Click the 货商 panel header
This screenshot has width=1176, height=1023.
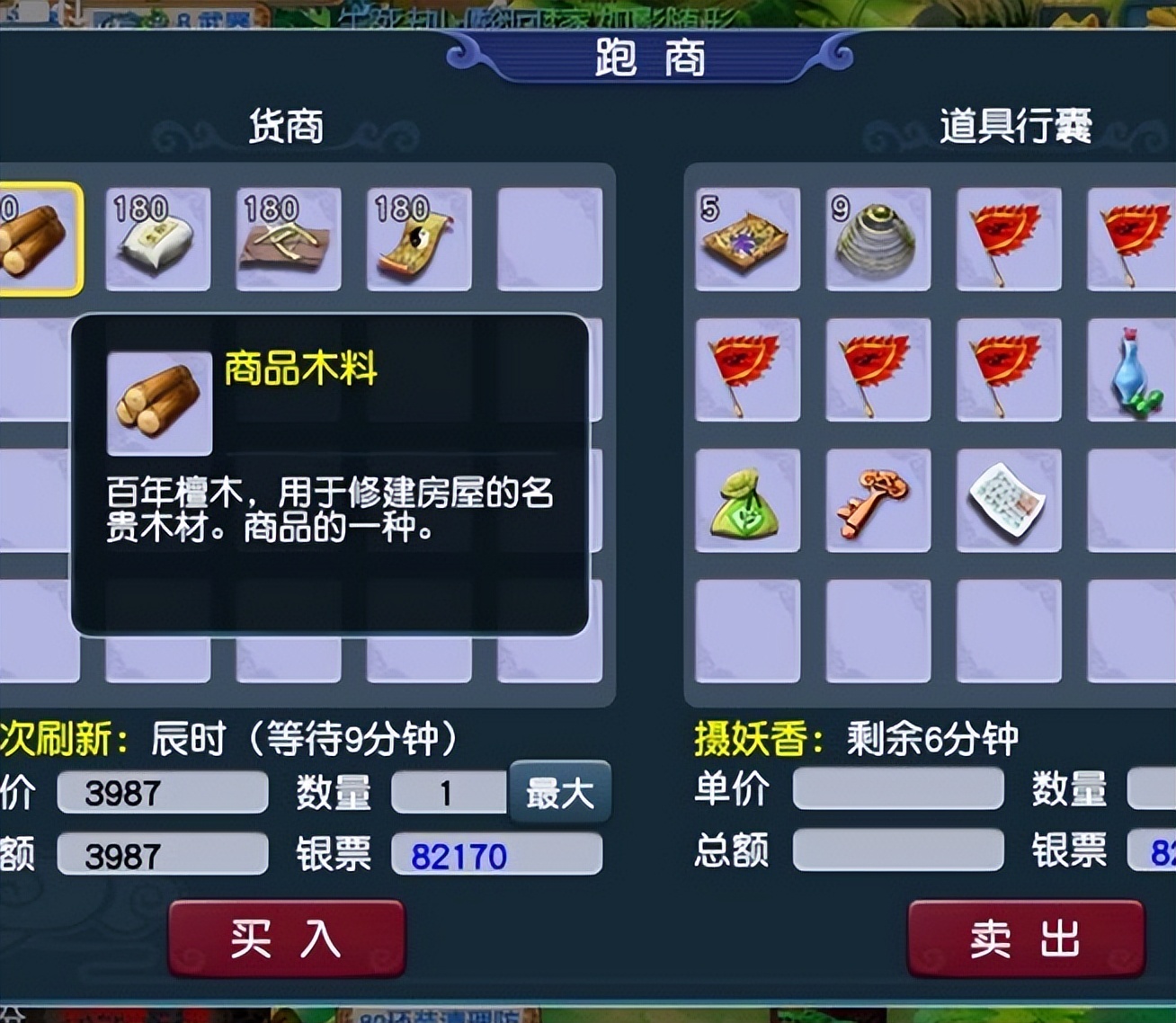284,127
